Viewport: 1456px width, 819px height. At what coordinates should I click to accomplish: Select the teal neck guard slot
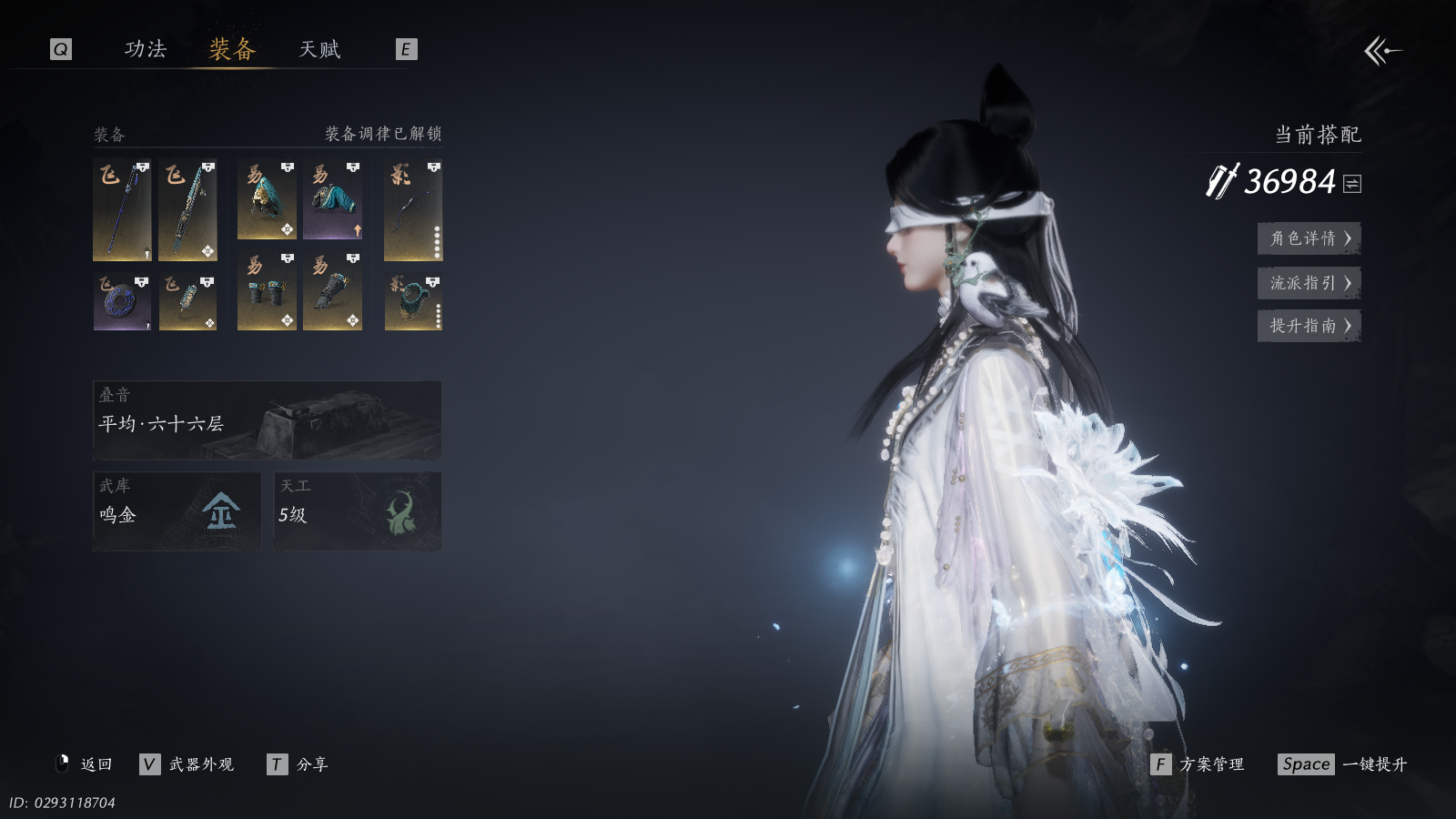click(413, 302)
